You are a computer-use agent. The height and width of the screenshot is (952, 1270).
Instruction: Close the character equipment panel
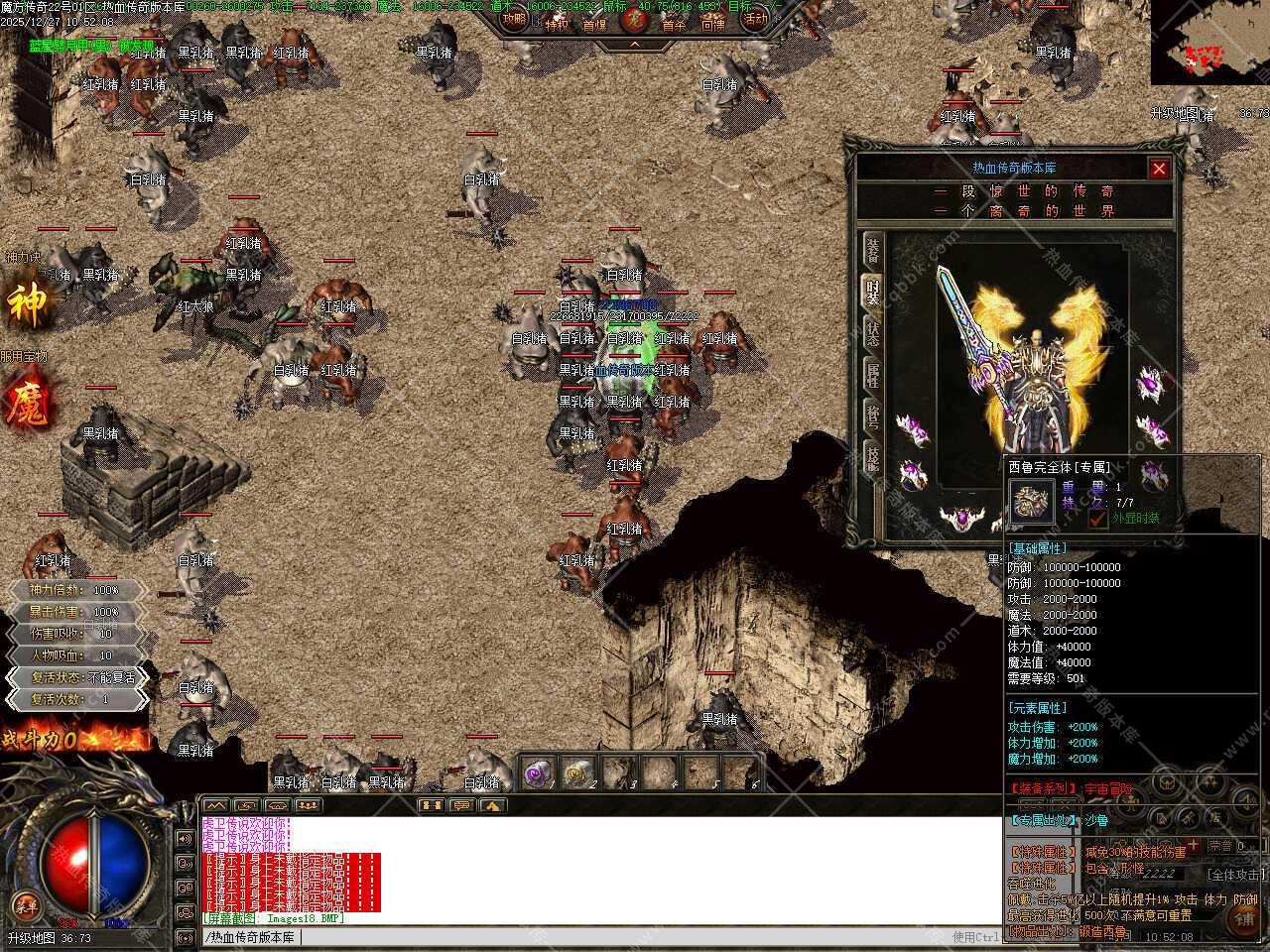(x=1158, y=169)
